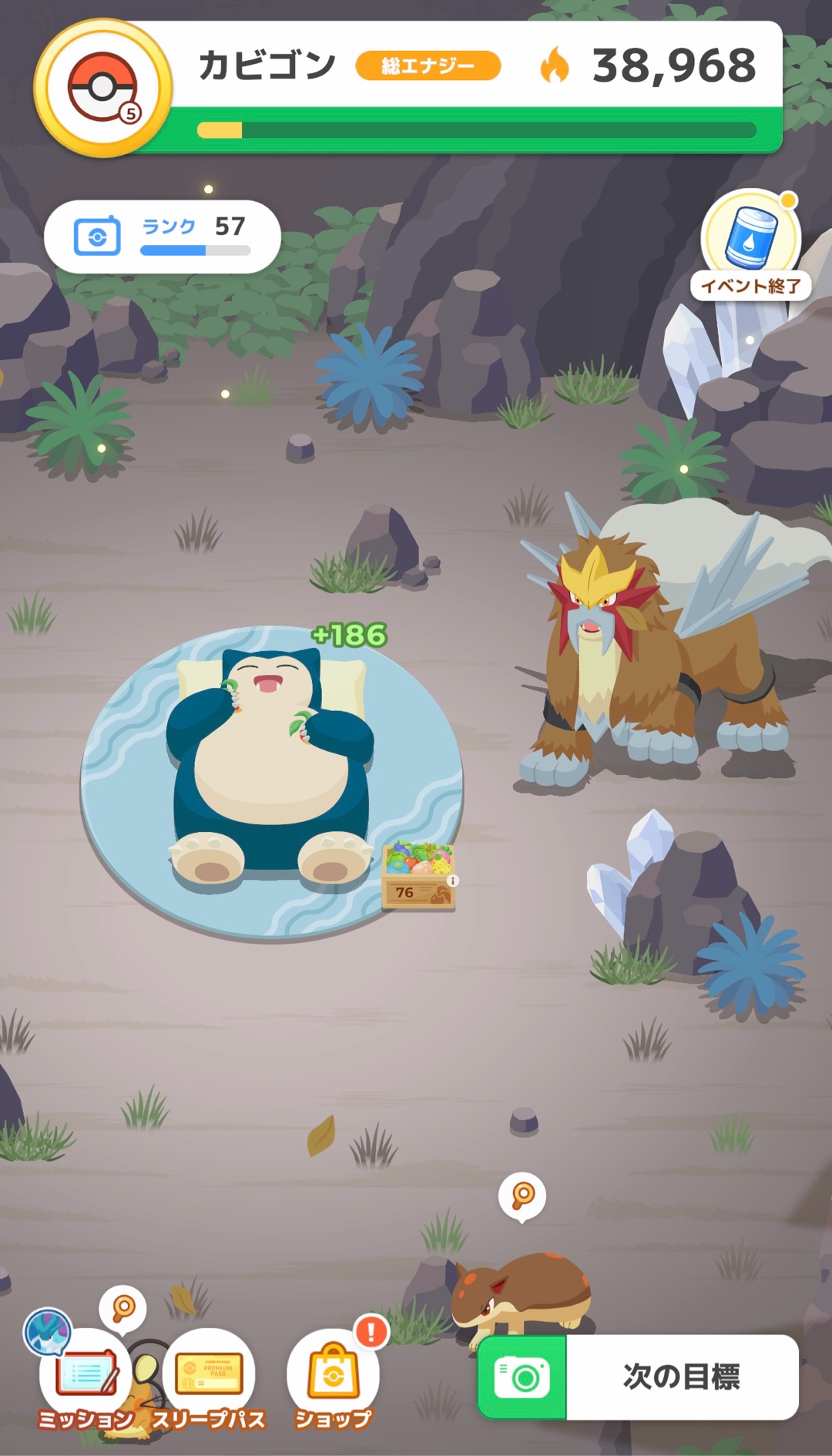Open the research rank 57 panel
This screenshot has height=1456, width=832.
coord(162,237)
